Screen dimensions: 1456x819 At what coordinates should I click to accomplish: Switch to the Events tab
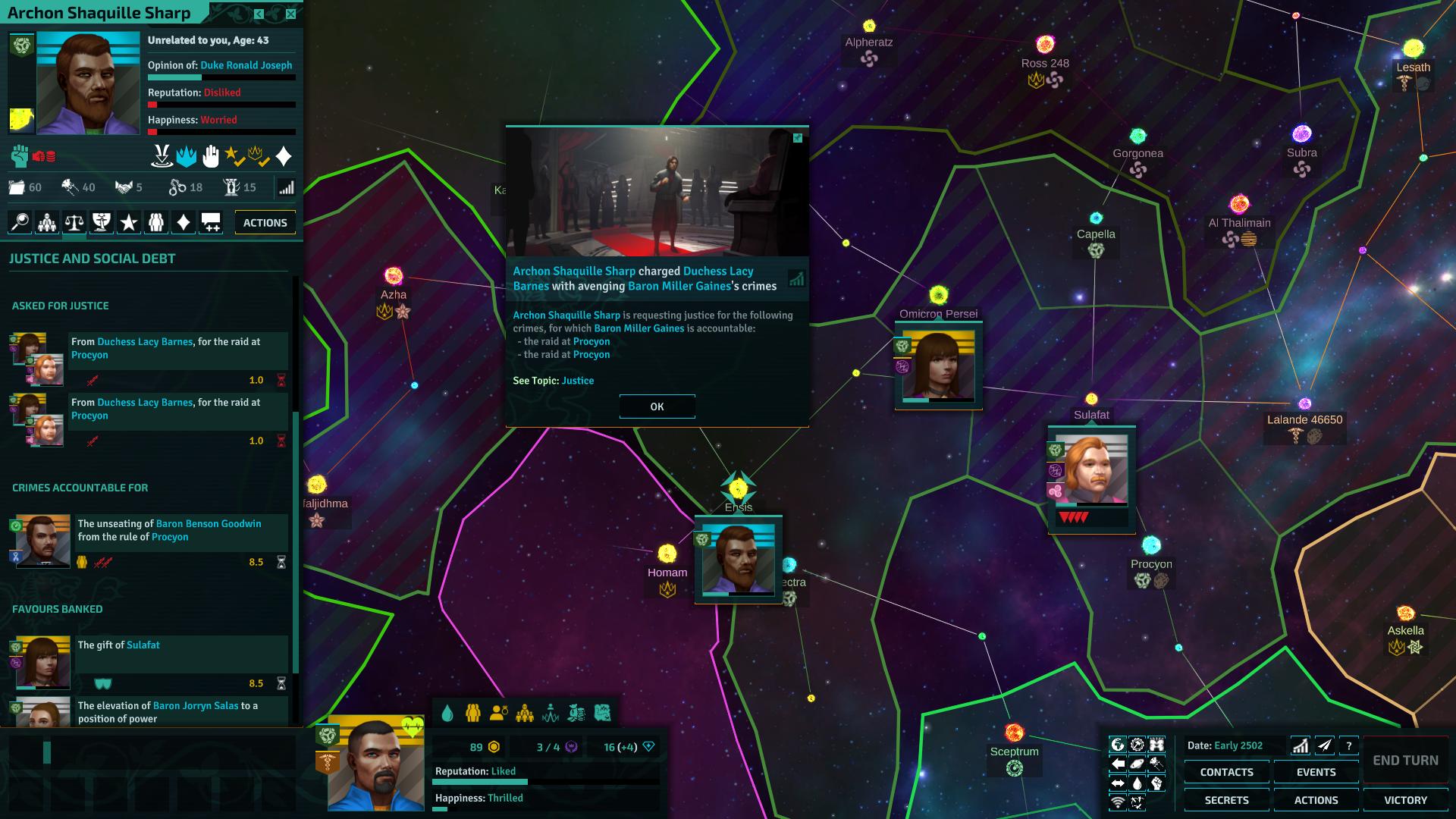point(1316,772)
